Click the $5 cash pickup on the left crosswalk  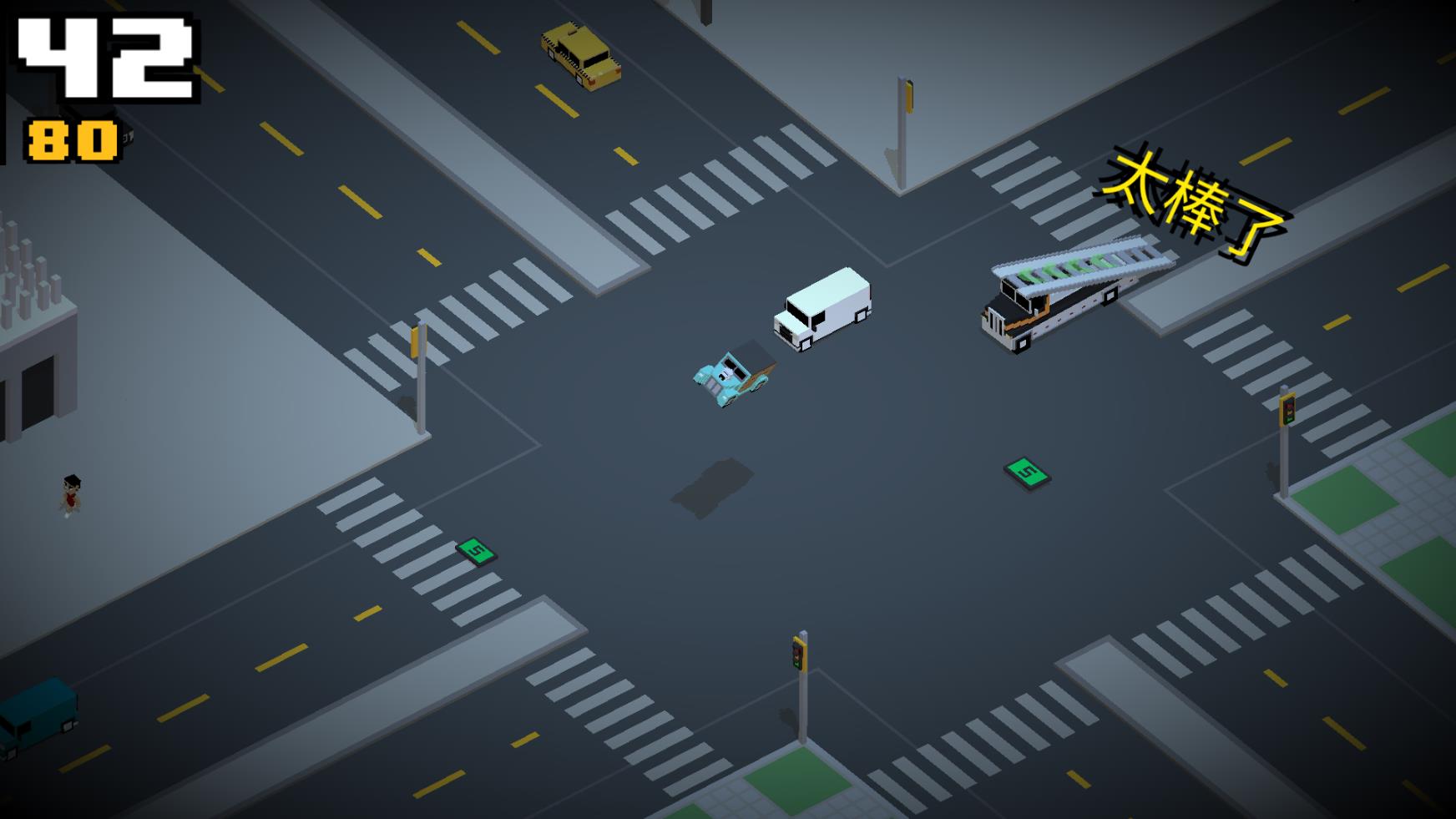click(474, 550)
